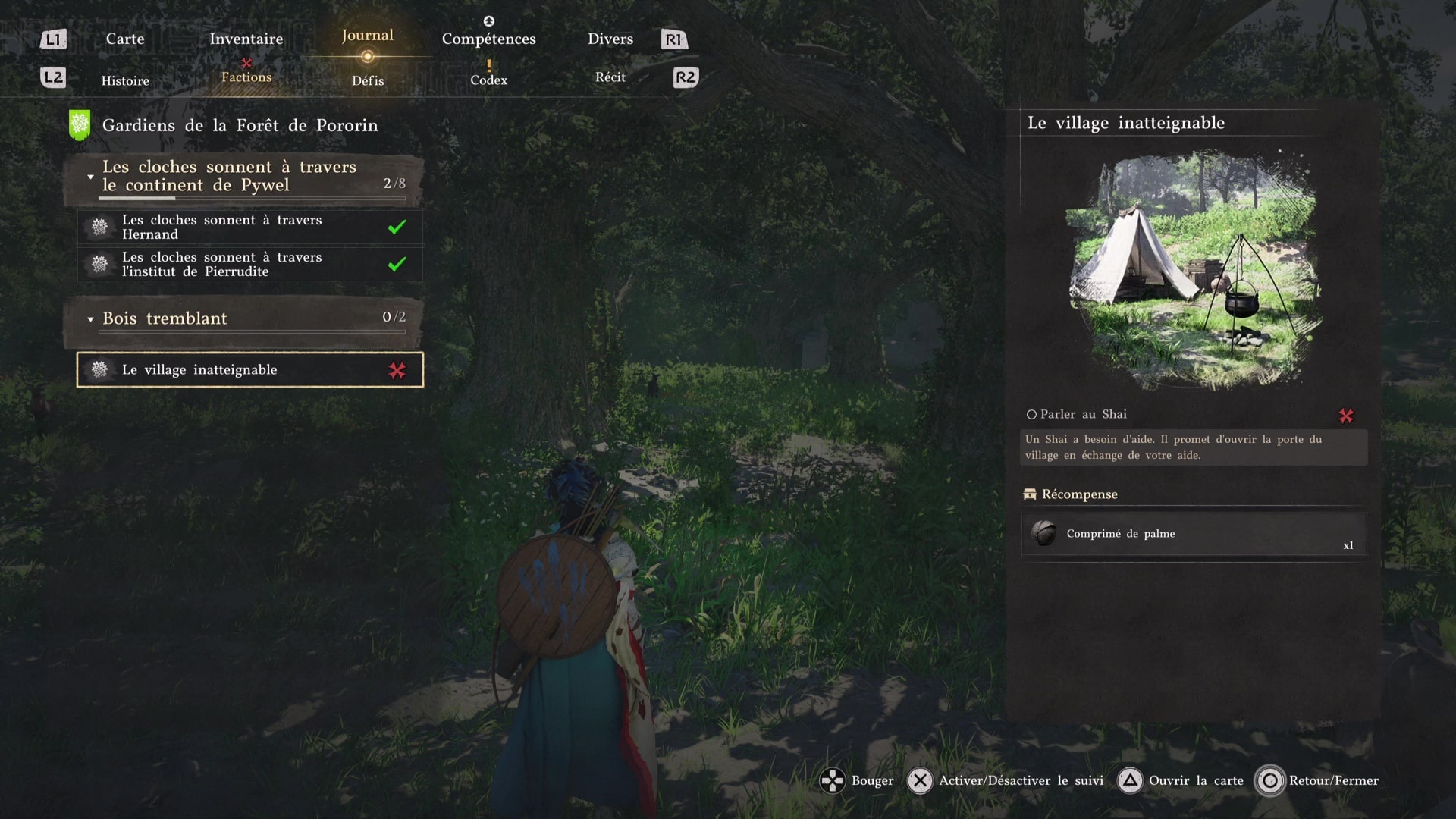This screenshot has width=1456, height=819.
Task: View the Codex section
Action: (x=488, y=80)
